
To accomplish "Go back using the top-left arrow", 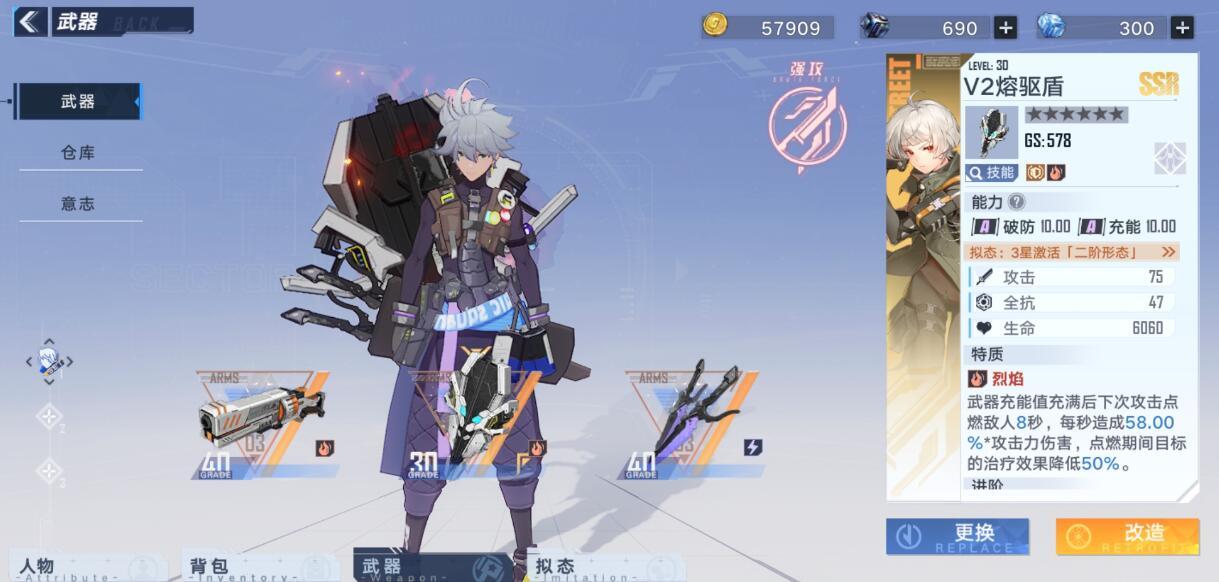I will tap(29, 22).
